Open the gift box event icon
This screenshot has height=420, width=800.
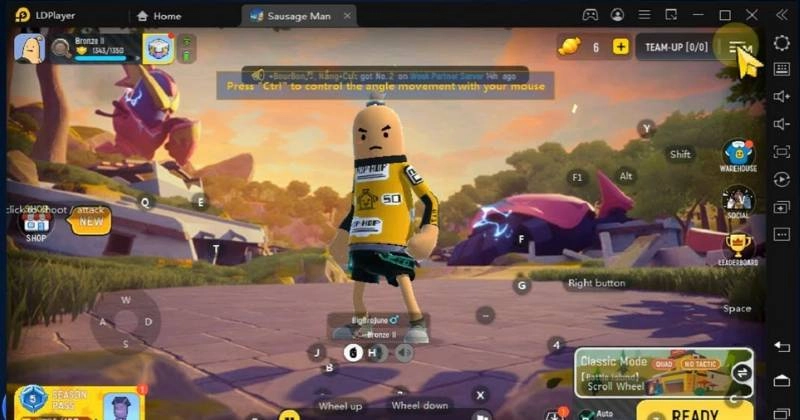pyautogui.click(x=158, y=48)
